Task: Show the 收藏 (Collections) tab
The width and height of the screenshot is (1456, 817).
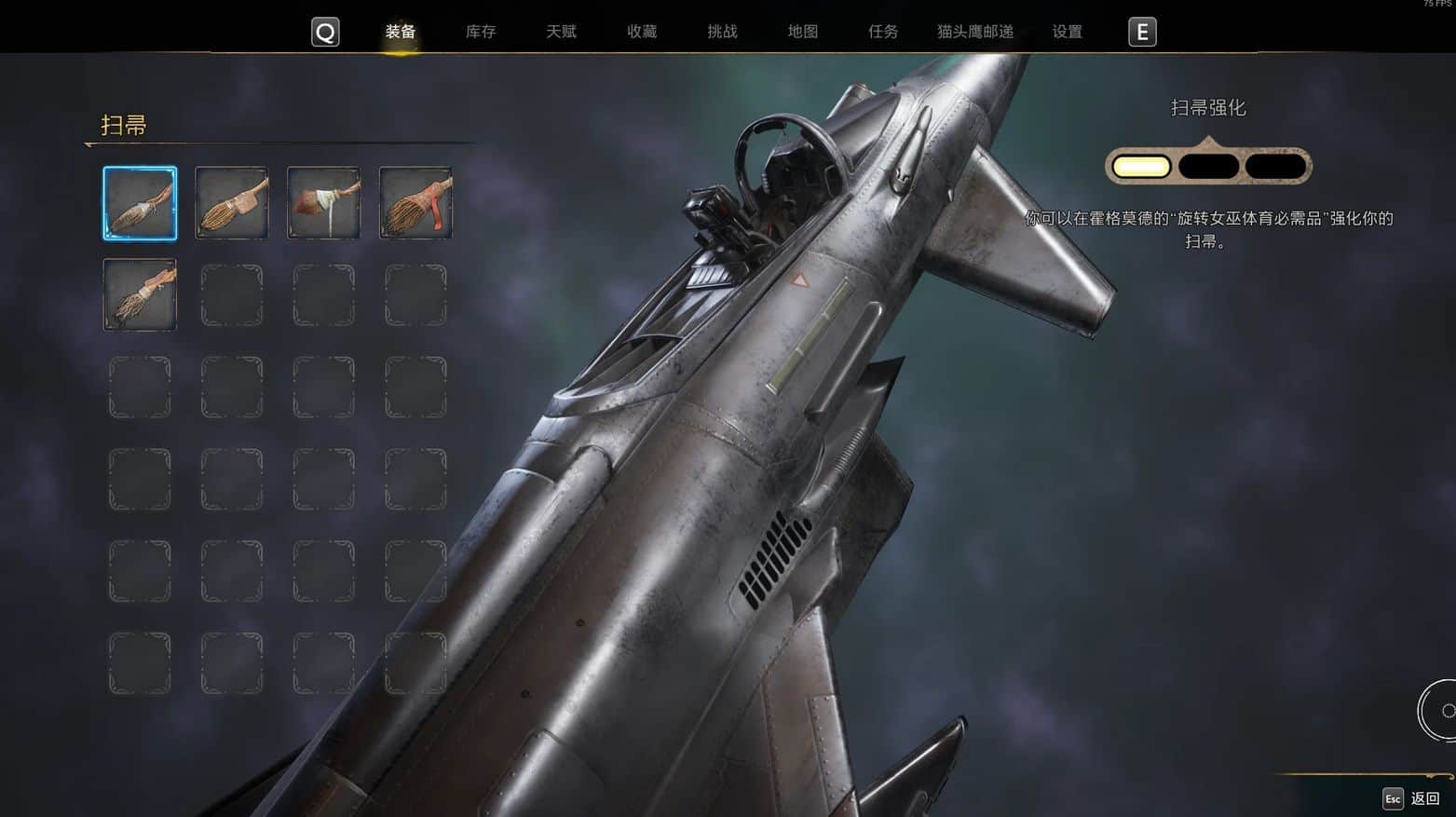Action: [x=642, y=32]
